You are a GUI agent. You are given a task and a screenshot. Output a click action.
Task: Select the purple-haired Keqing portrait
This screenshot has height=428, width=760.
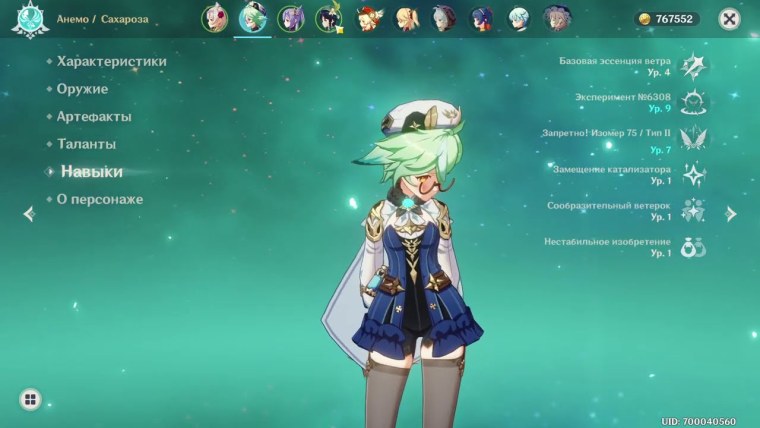point(291,18)
